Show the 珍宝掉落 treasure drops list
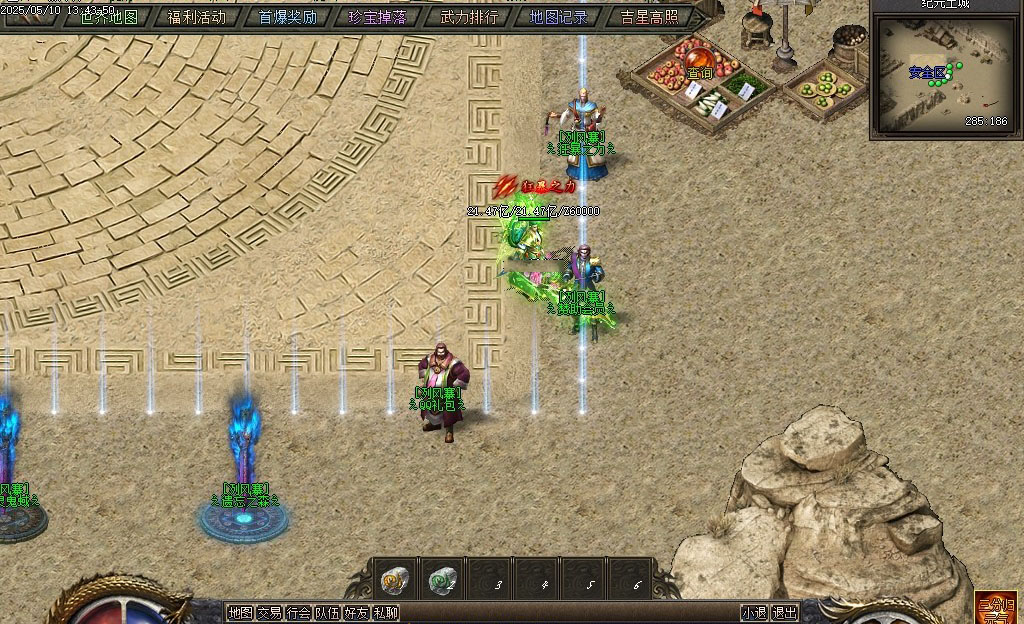The width and height of the screenshot is (1024, 624). [377, 17]
